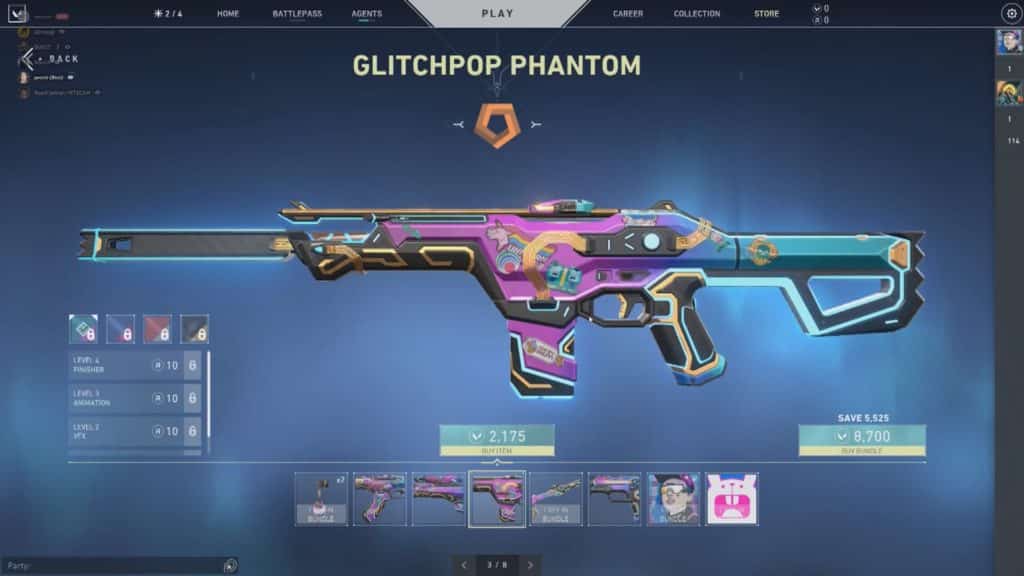Image resolution: width=1024 pixels, height=576 pixels.
Task: Open the Home tab
Action: click(228, 14)
